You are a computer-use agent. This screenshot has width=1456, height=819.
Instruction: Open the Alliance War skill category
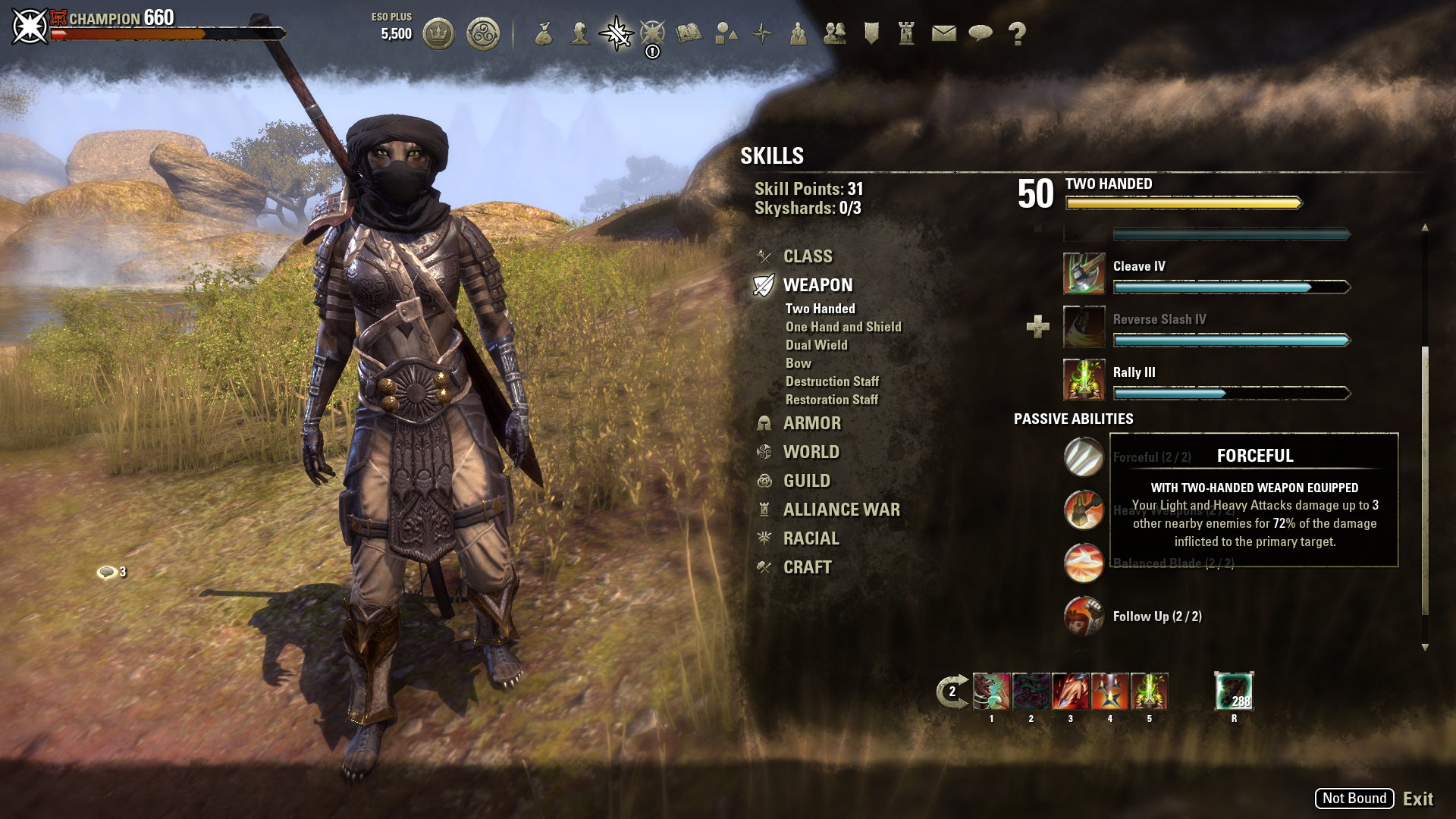pos(841,510)
